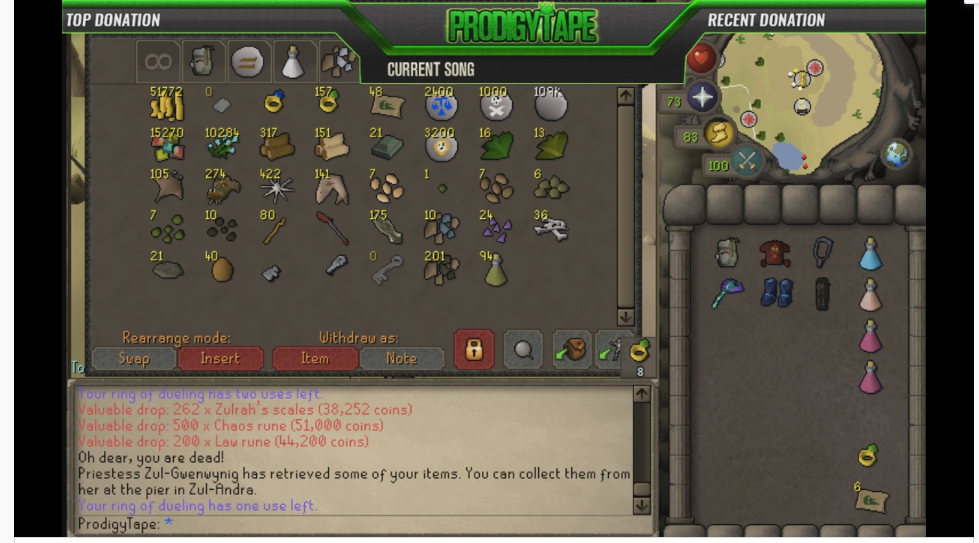Select the stack of 51772 coins
Viewport: 979px width, 543px height.
point(165,105)
